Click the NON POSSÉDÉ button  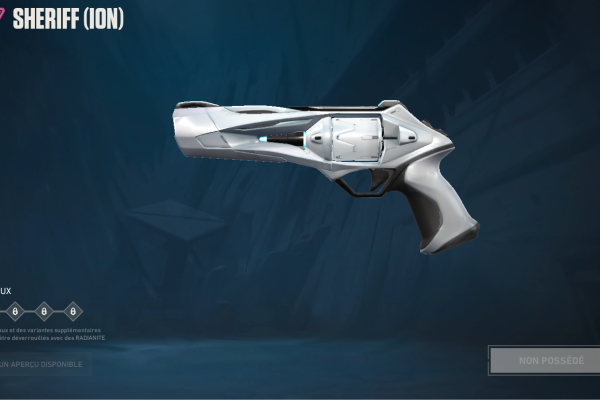544,360
